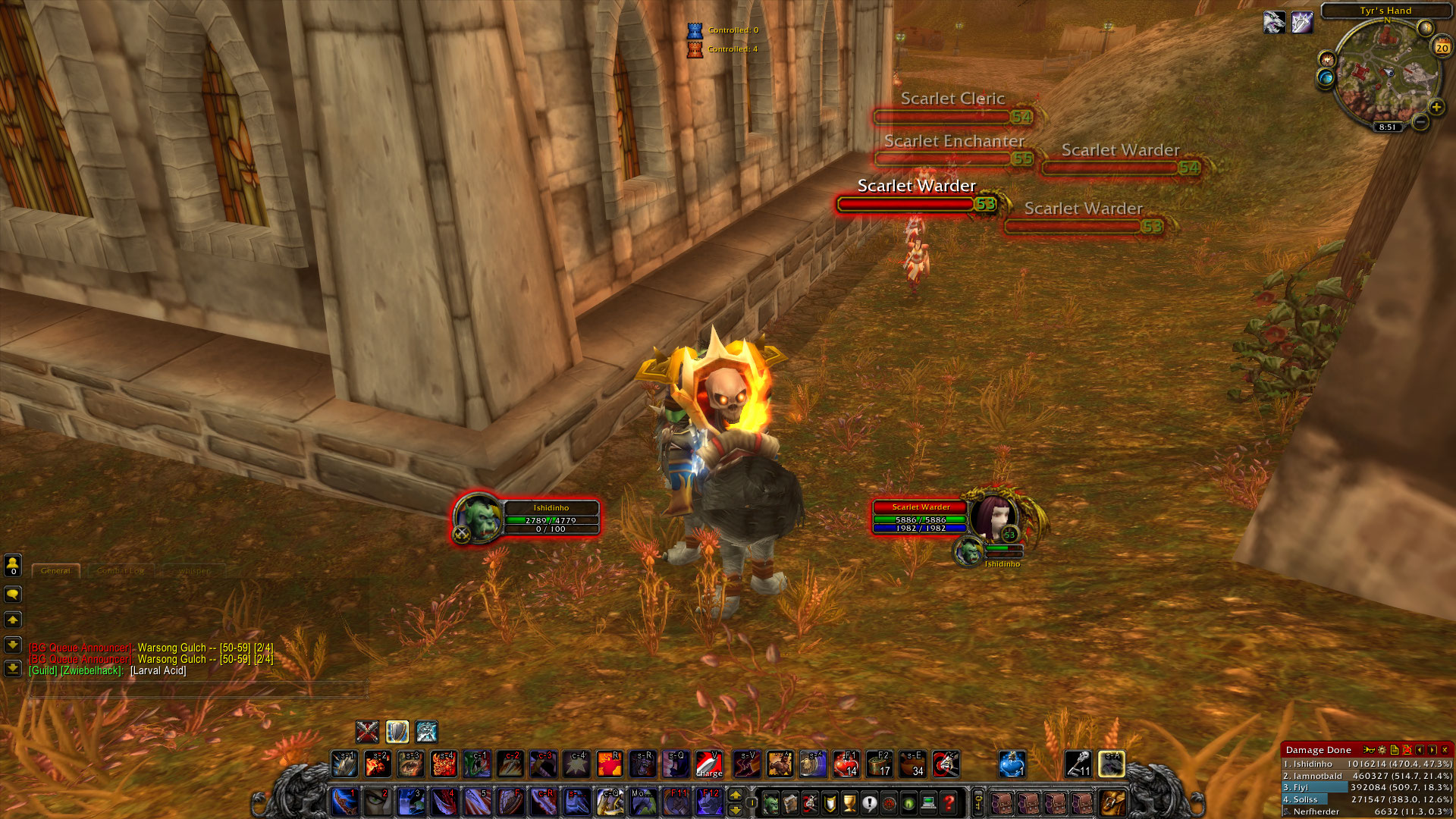Open the backpack at the bottom right
1456x819 pixels.
pos(1113,802)
